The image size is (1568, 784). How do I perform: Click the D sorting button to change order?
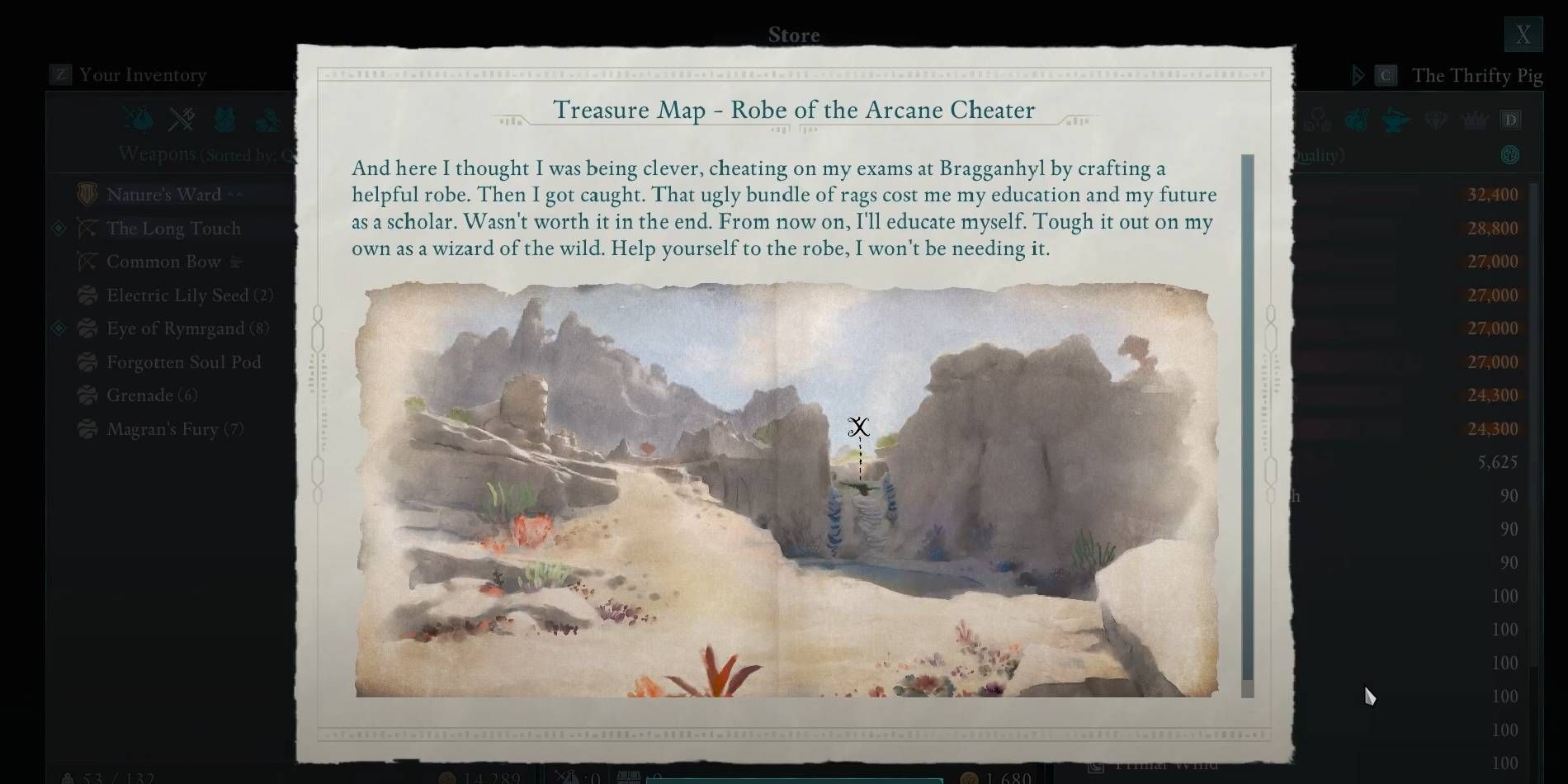[1512, 120]
